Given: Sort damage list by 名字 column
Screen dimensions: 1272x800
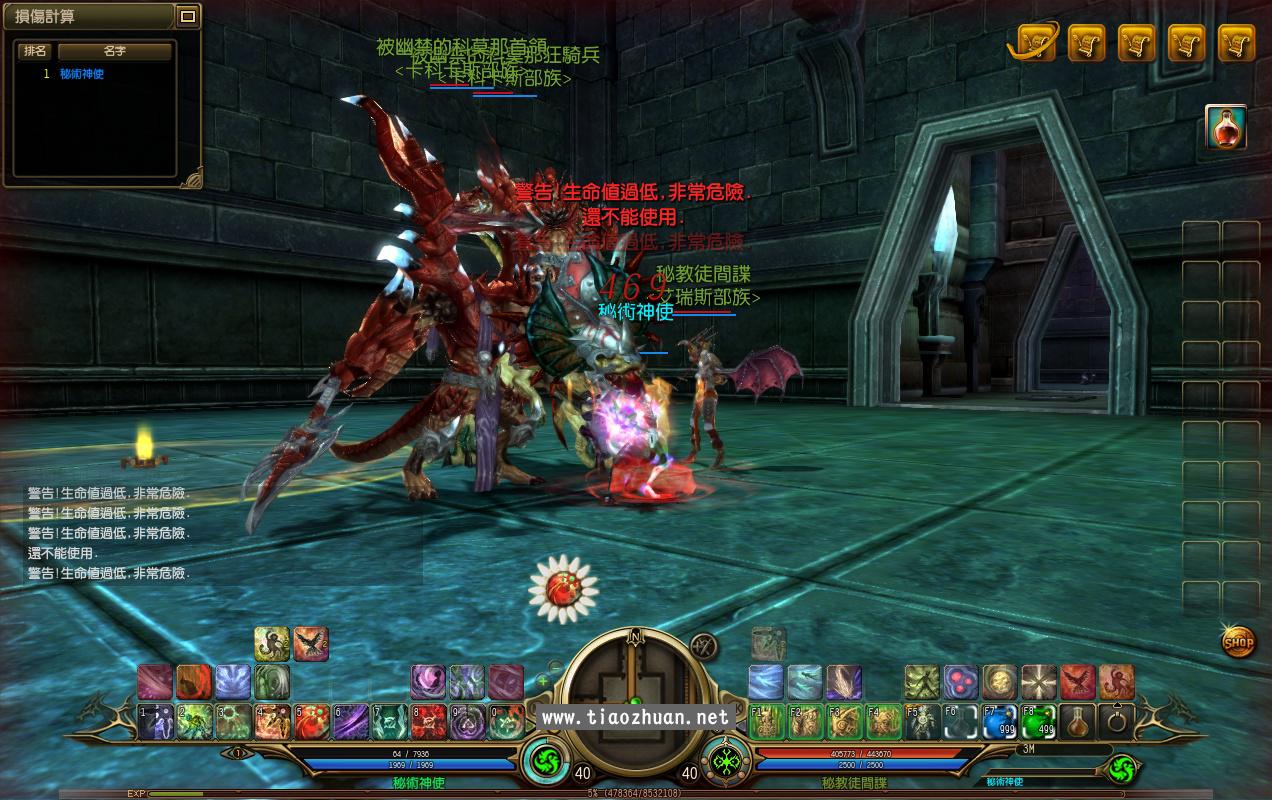Looking at the screenshot, I should coord(115,51).
